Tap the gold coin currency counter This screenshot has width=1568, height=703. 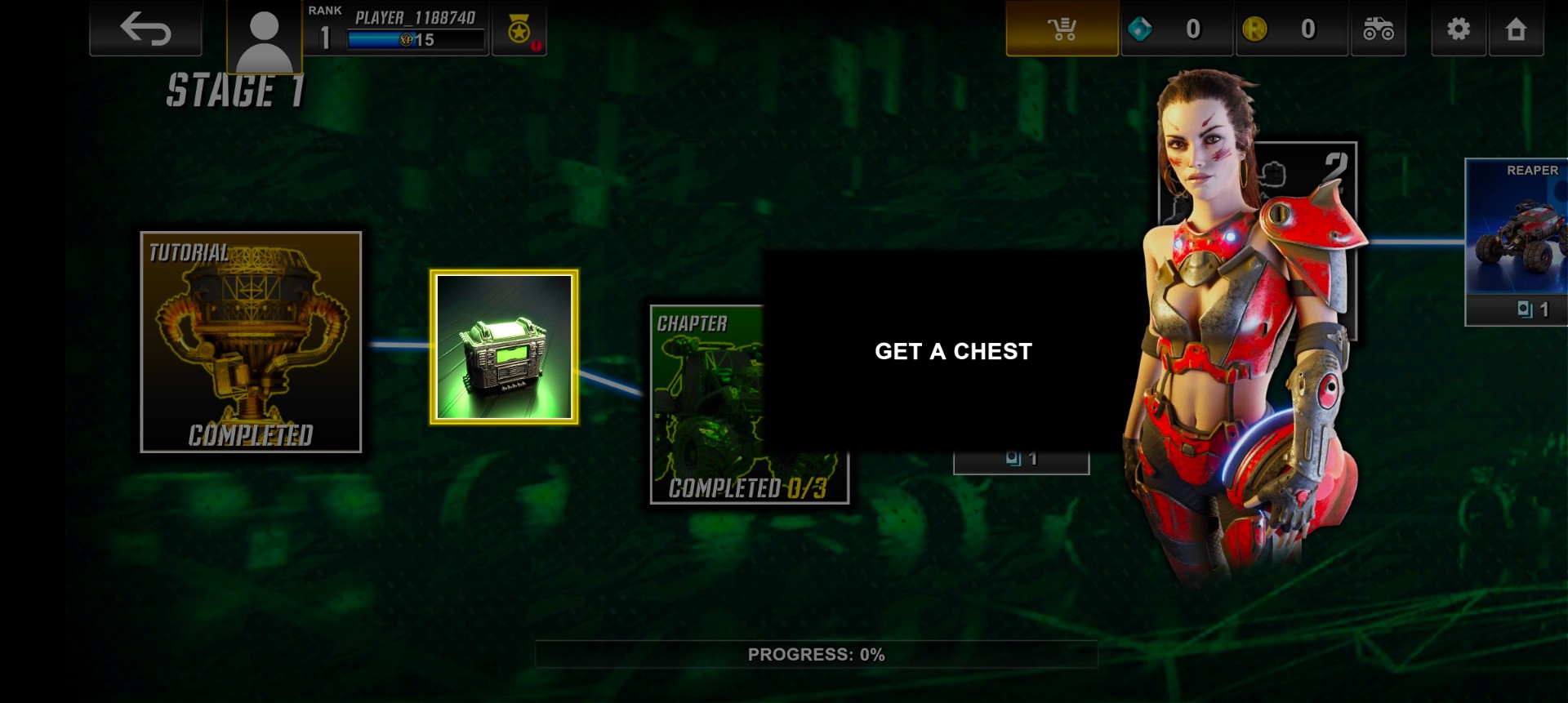tap(1291, 29)
